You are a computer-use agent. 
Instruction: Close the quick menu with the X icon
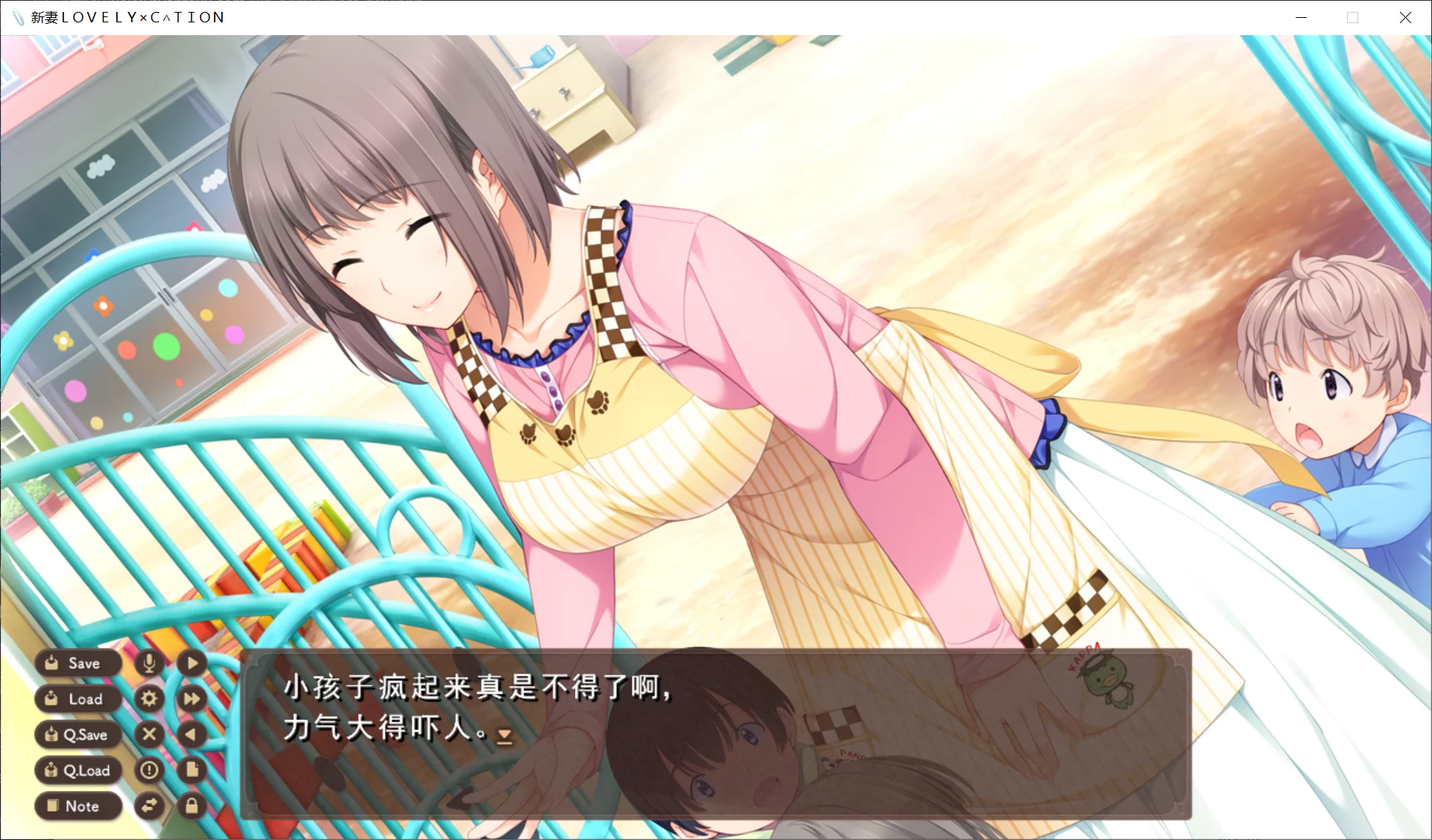[x=149, y=734]
